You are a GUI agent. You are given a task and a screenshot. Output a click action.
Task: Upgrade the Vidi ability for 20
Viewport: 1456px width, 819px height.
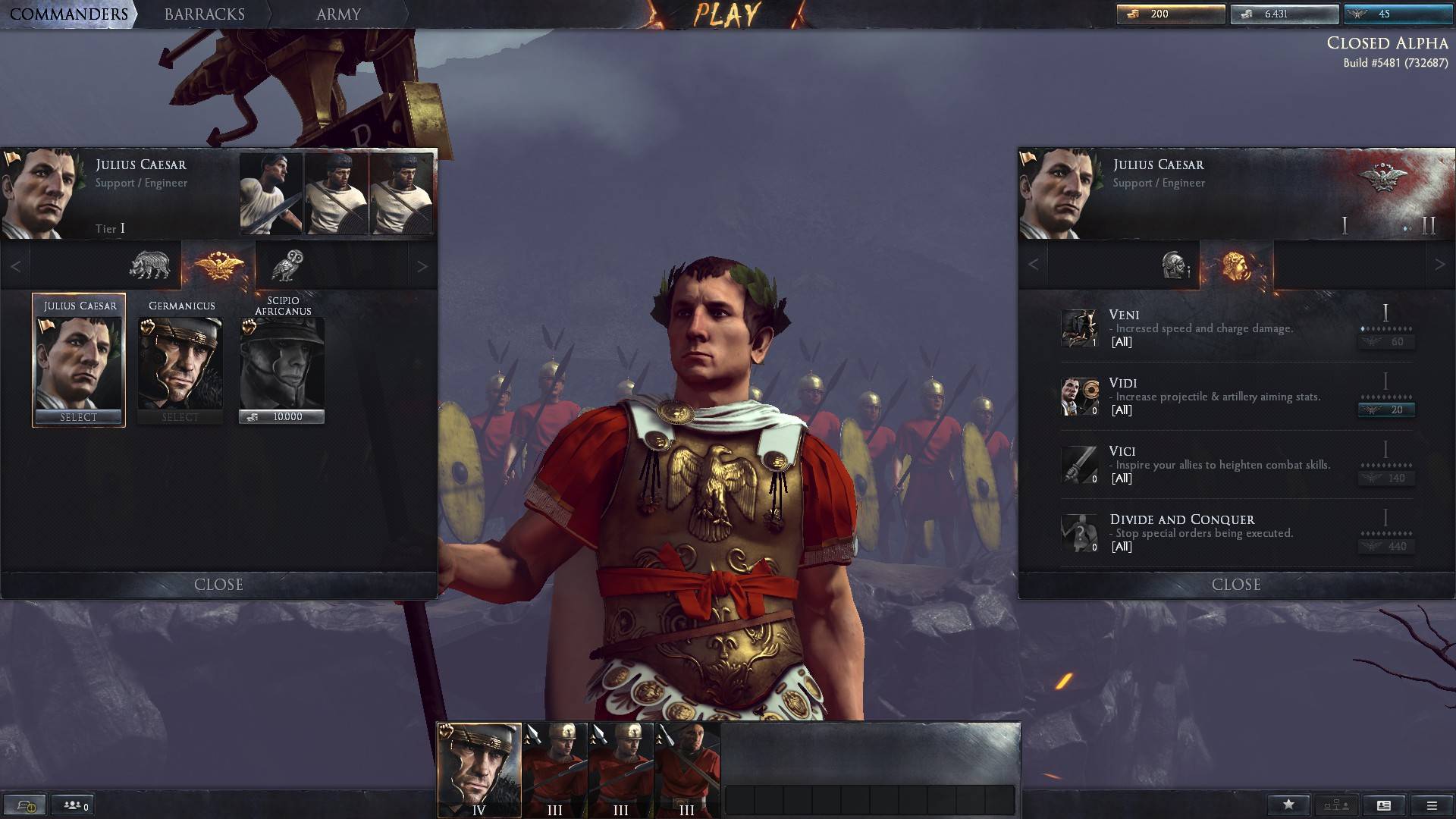[x=1386, y=410]
